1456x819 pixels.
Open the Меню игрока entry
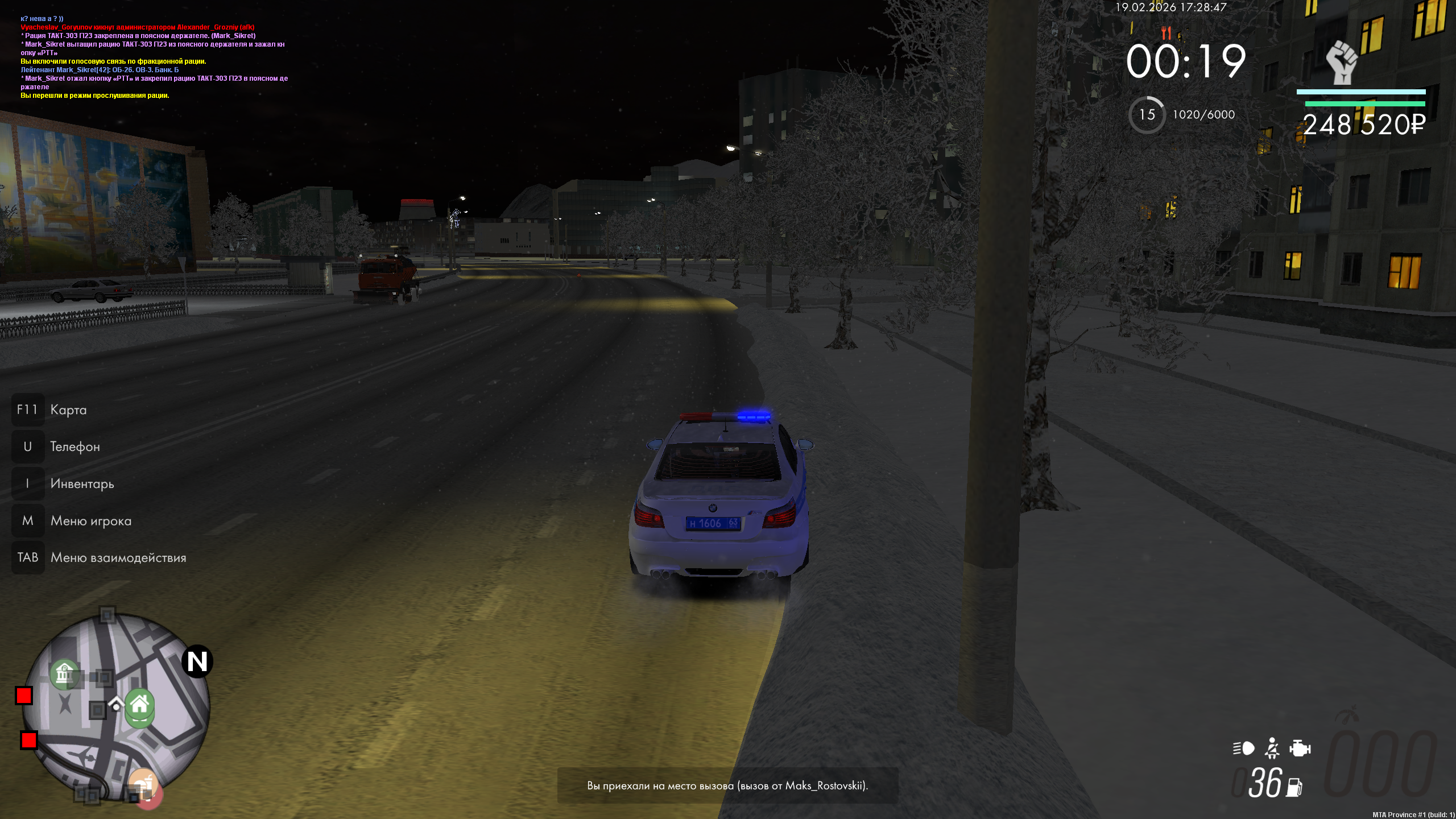pyautogui.click(x=90, y=520)
